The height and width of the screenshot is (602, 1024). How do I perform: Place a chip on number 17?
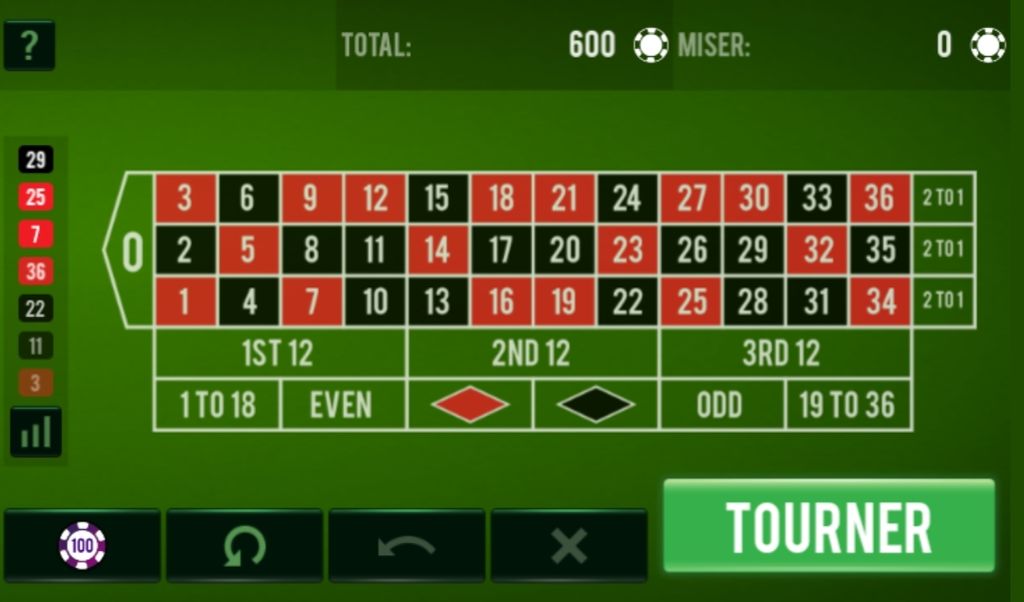(501, 250)
